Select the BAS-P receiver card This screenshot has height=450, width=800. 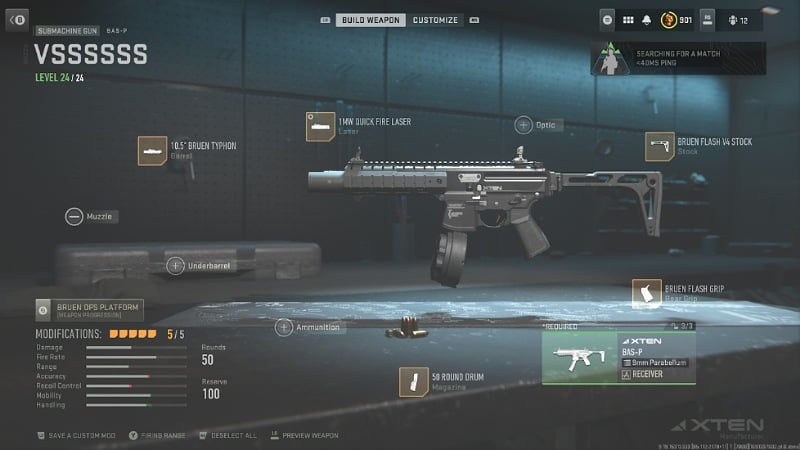617,358
